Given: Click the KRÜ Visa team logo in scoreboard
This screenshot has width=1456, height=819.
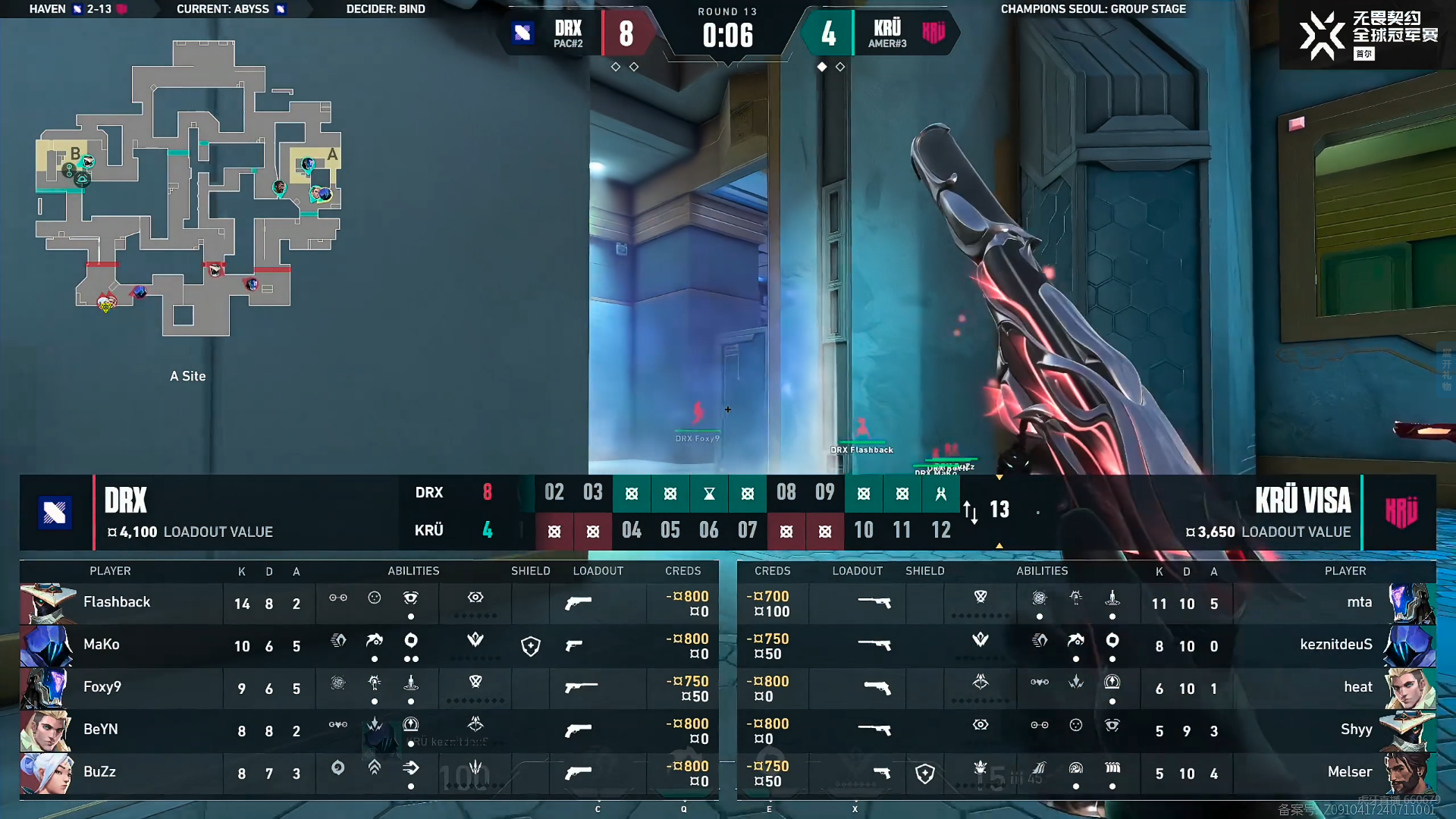Looking at the screenshot, I should pos(1401,513).
